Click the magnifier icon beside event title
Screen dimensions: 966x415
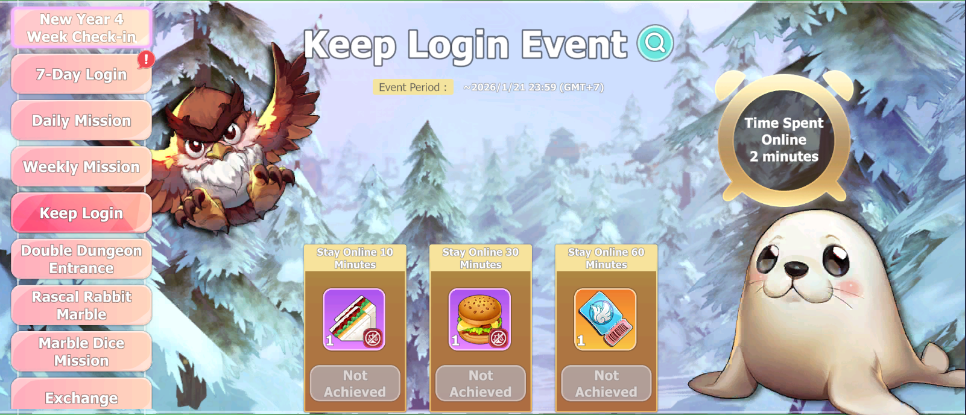pyautogui.click(x=655, y=43)
